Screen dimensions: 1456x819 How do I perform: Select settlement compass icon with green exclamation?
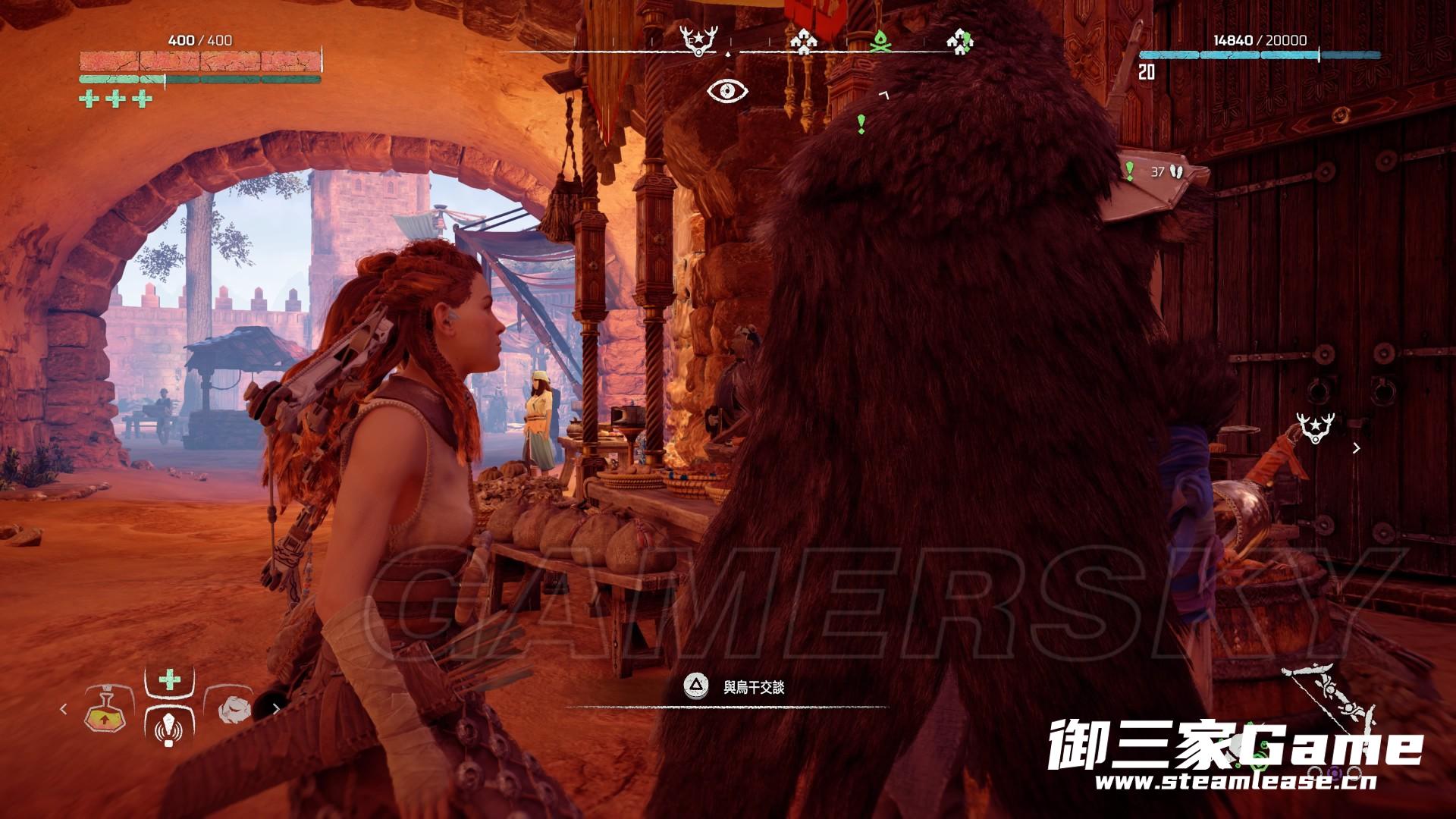click(960, 41)
